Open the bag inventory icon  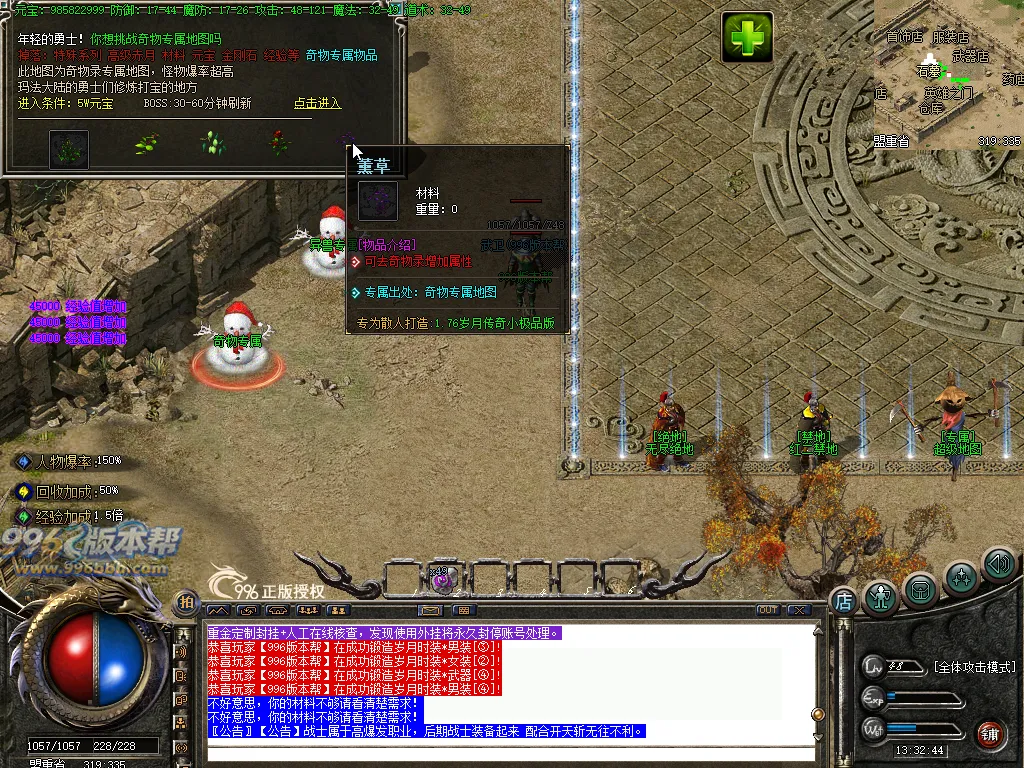[x=921, y=589]
